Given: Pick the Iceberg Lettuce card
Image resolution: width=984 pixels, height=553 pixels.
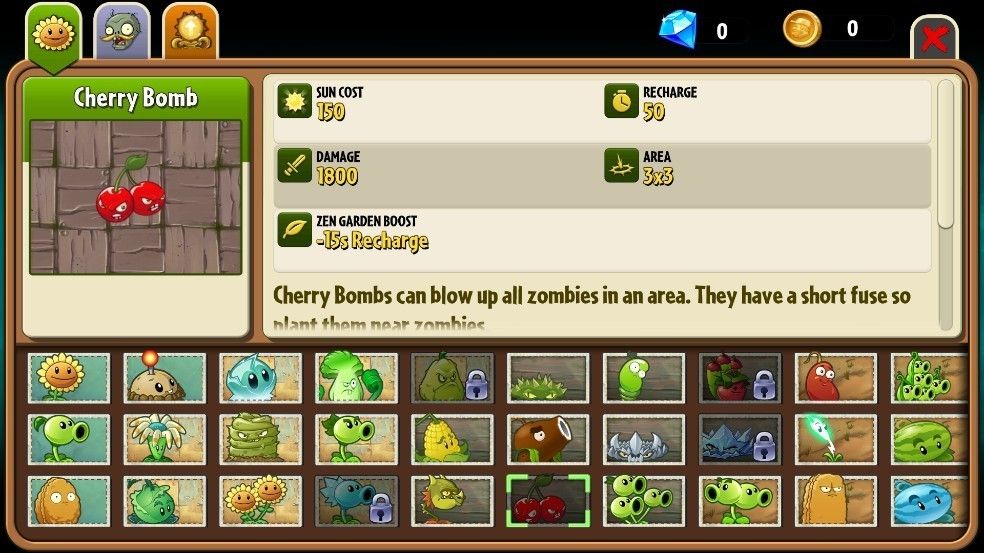Looking at the screenshot, I should (260, 378).
